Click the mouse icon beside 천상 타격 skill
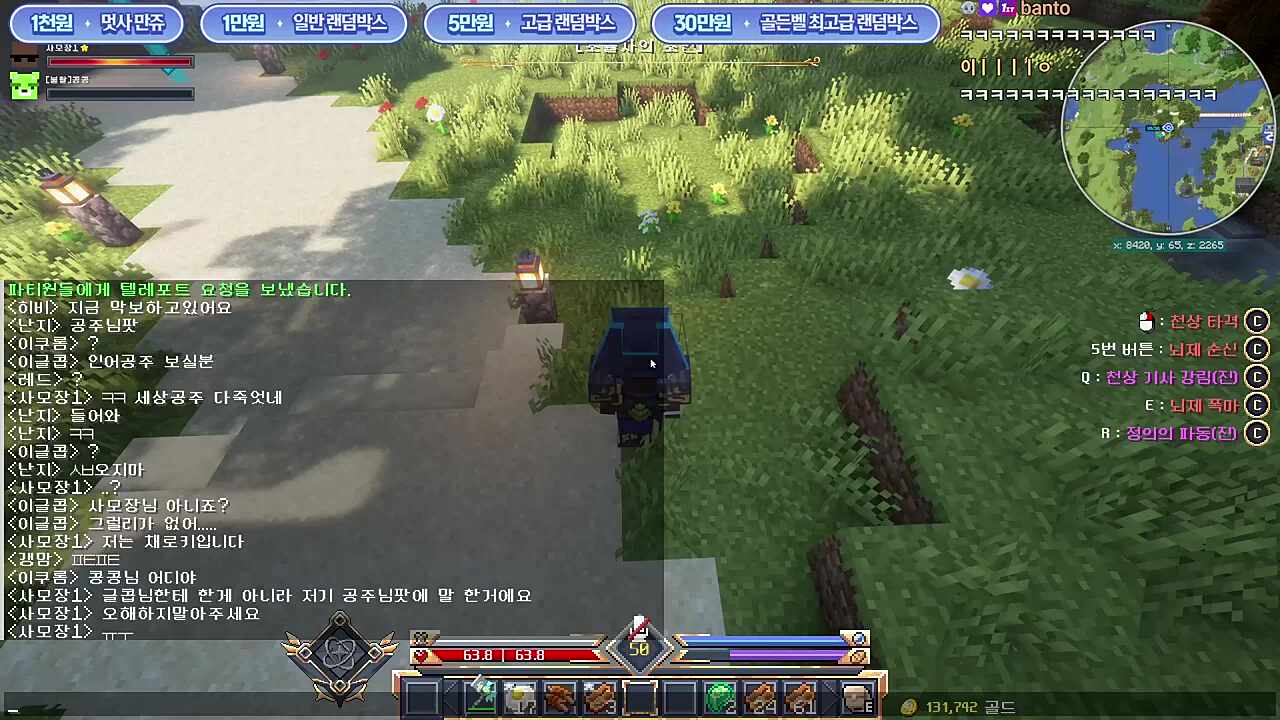The image size is (1280, 720). point(1146,321)
